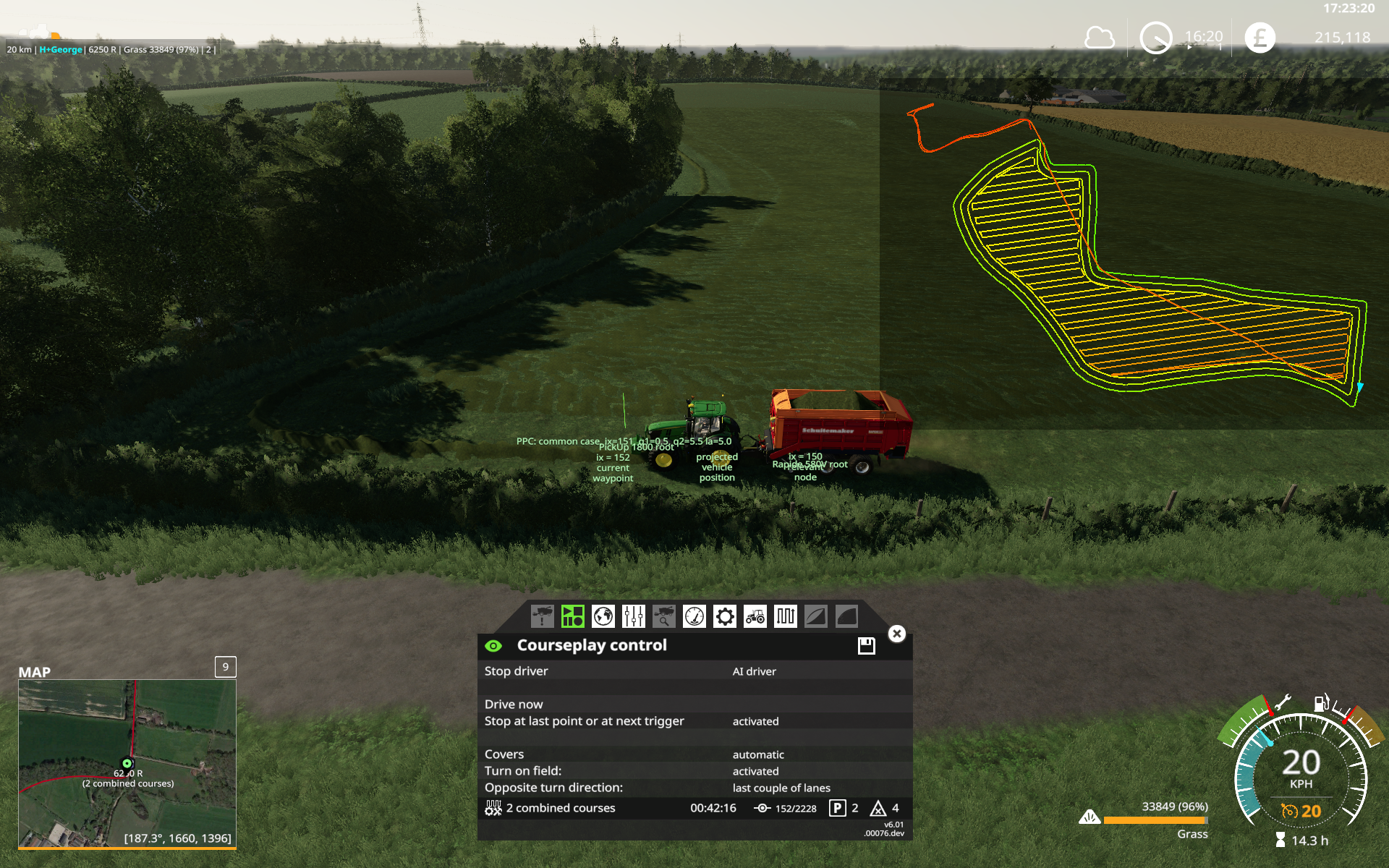Open the course generation zigzag icon
Image resolution: width=1389 pixels, height=868 pixels.
tap(785, 616)
